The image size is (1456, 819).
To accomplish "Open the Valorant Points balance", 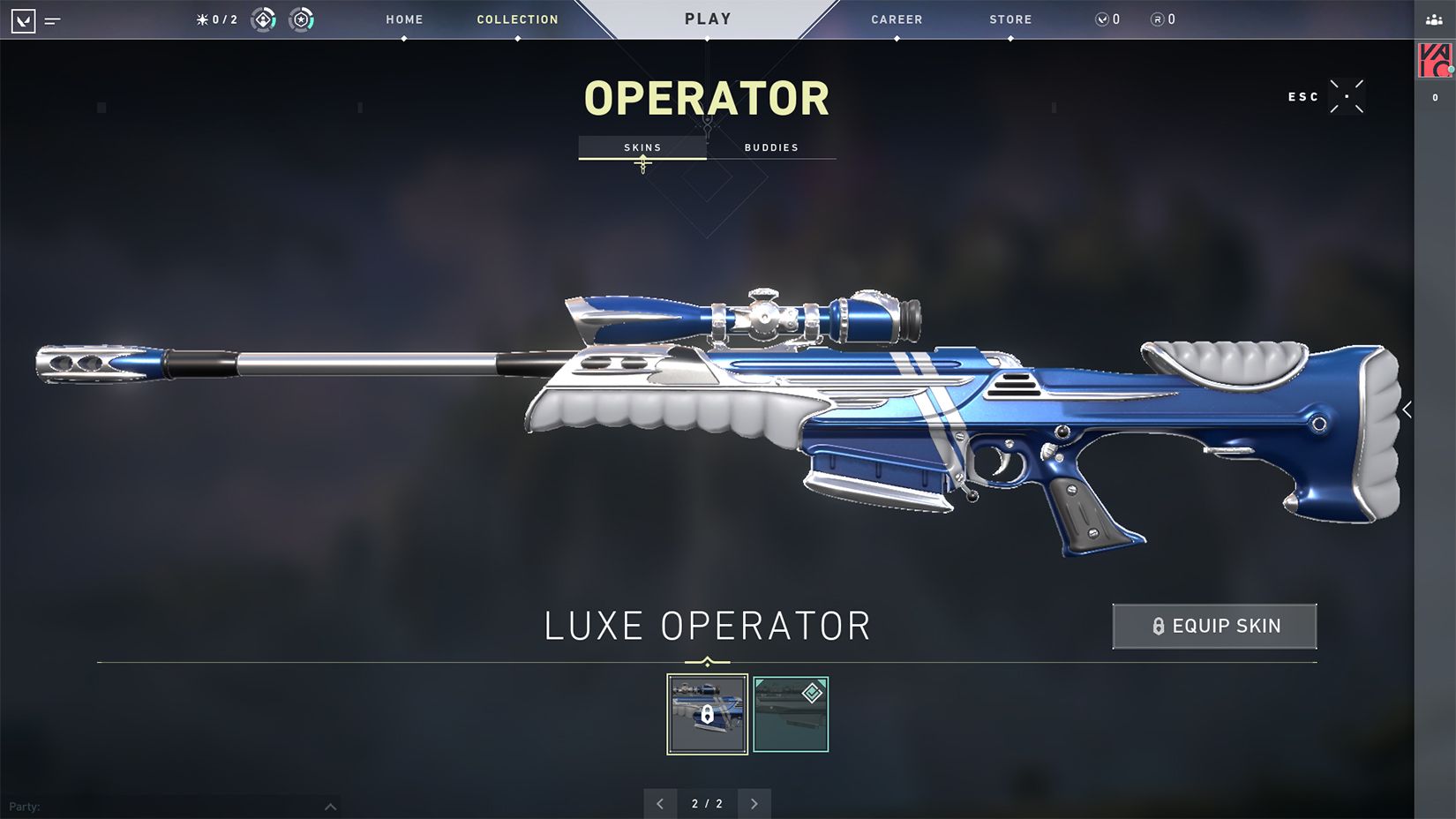I will tap(1108, 19).
